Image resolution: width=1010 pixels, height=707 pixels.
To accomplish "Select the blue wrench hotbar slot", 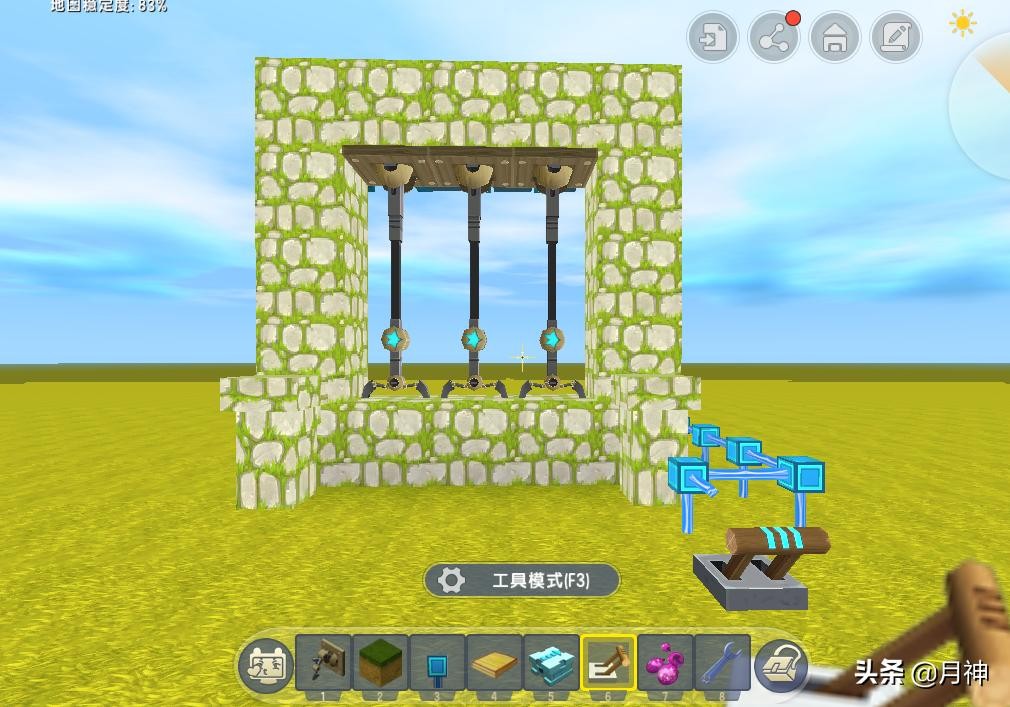I will [x=722, y=662].
